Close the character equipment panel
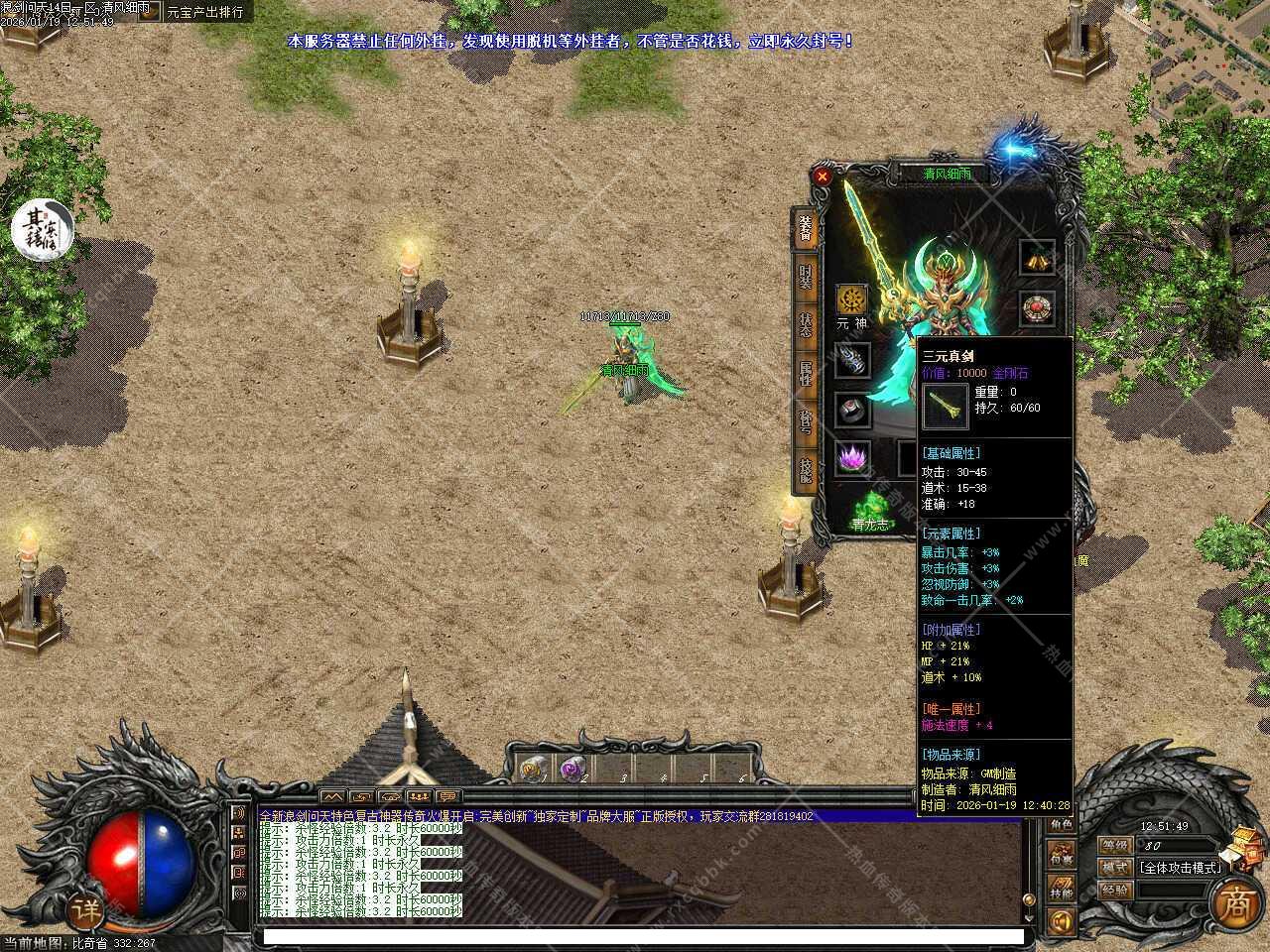 pyautogui.click(x=822, y=177)
